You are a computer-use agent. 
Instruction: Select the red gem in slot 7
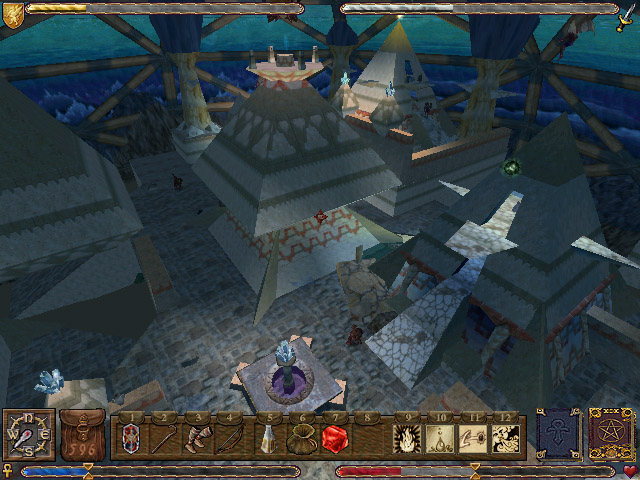(x=336, y=437)
